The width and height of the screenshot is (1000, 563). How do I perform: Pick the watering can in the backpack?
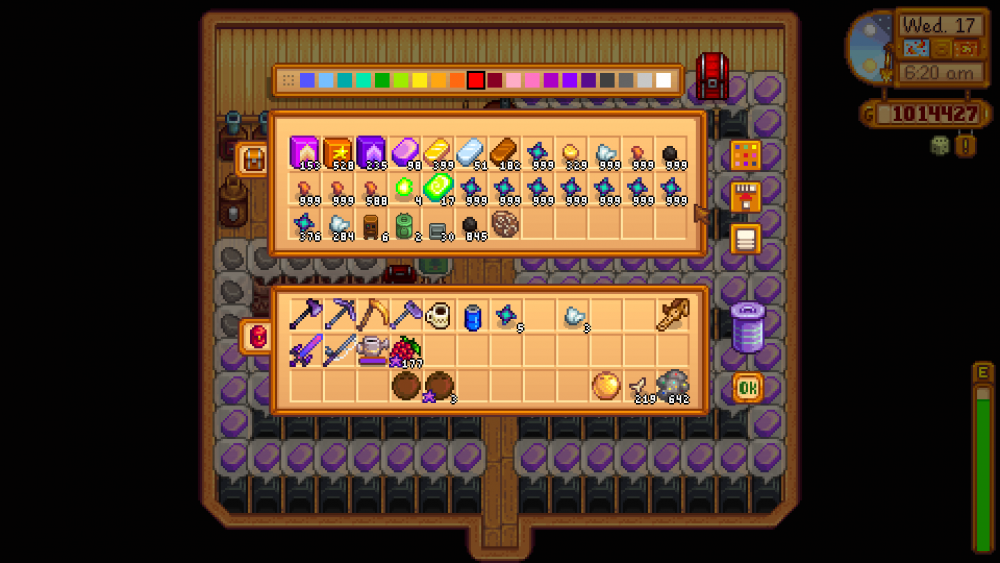pos(372,350)
